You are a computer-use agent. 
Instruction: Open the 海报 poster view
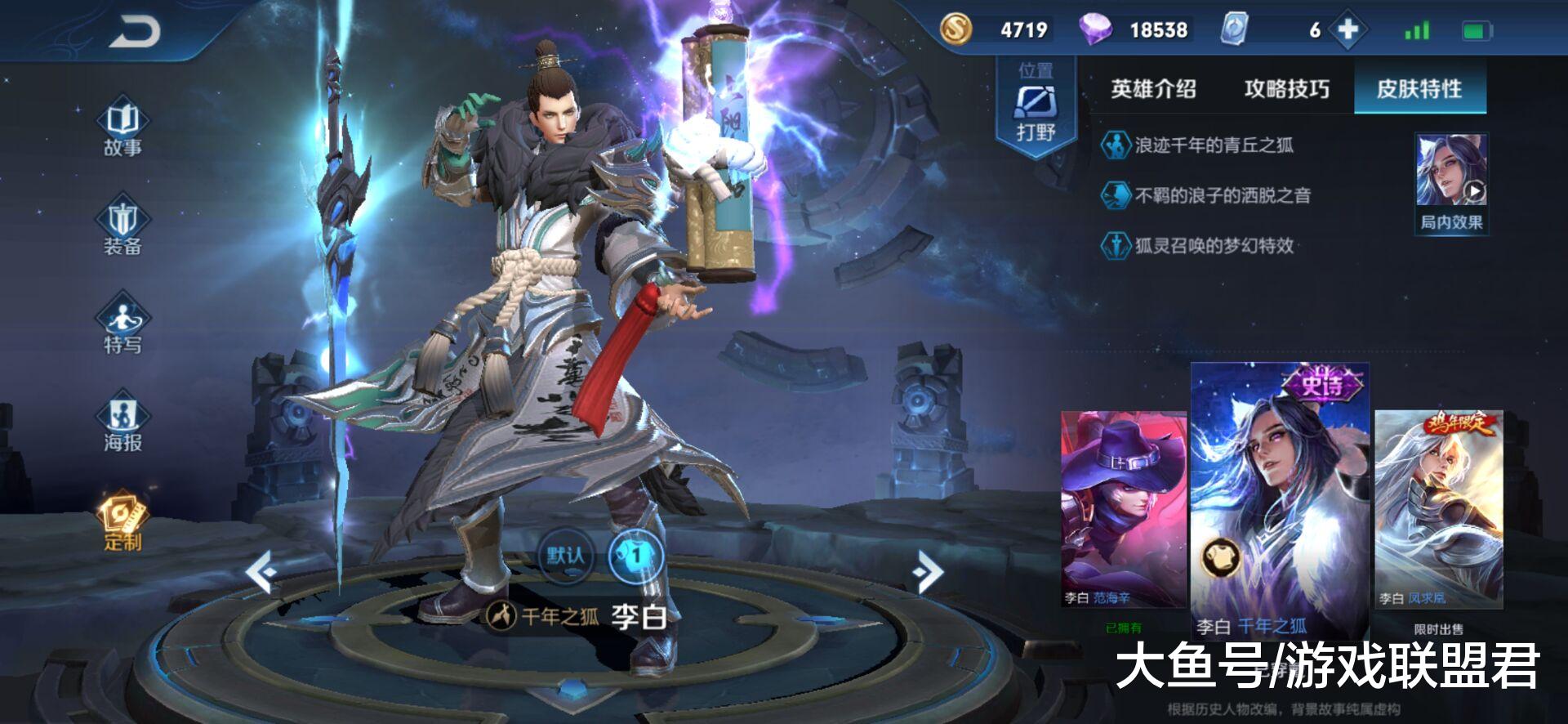pos(122,423)
